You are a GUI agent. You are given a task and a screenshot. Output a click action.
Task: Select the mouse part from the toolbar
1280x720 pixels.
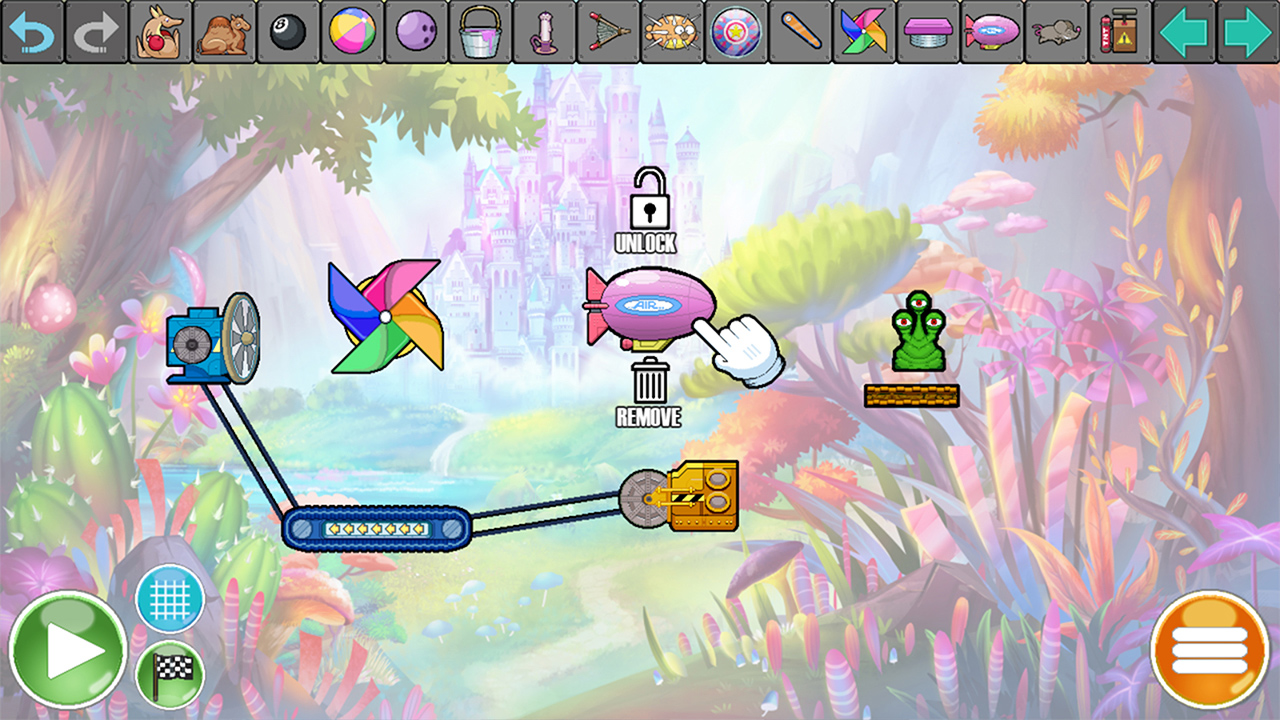(1057, 33)
